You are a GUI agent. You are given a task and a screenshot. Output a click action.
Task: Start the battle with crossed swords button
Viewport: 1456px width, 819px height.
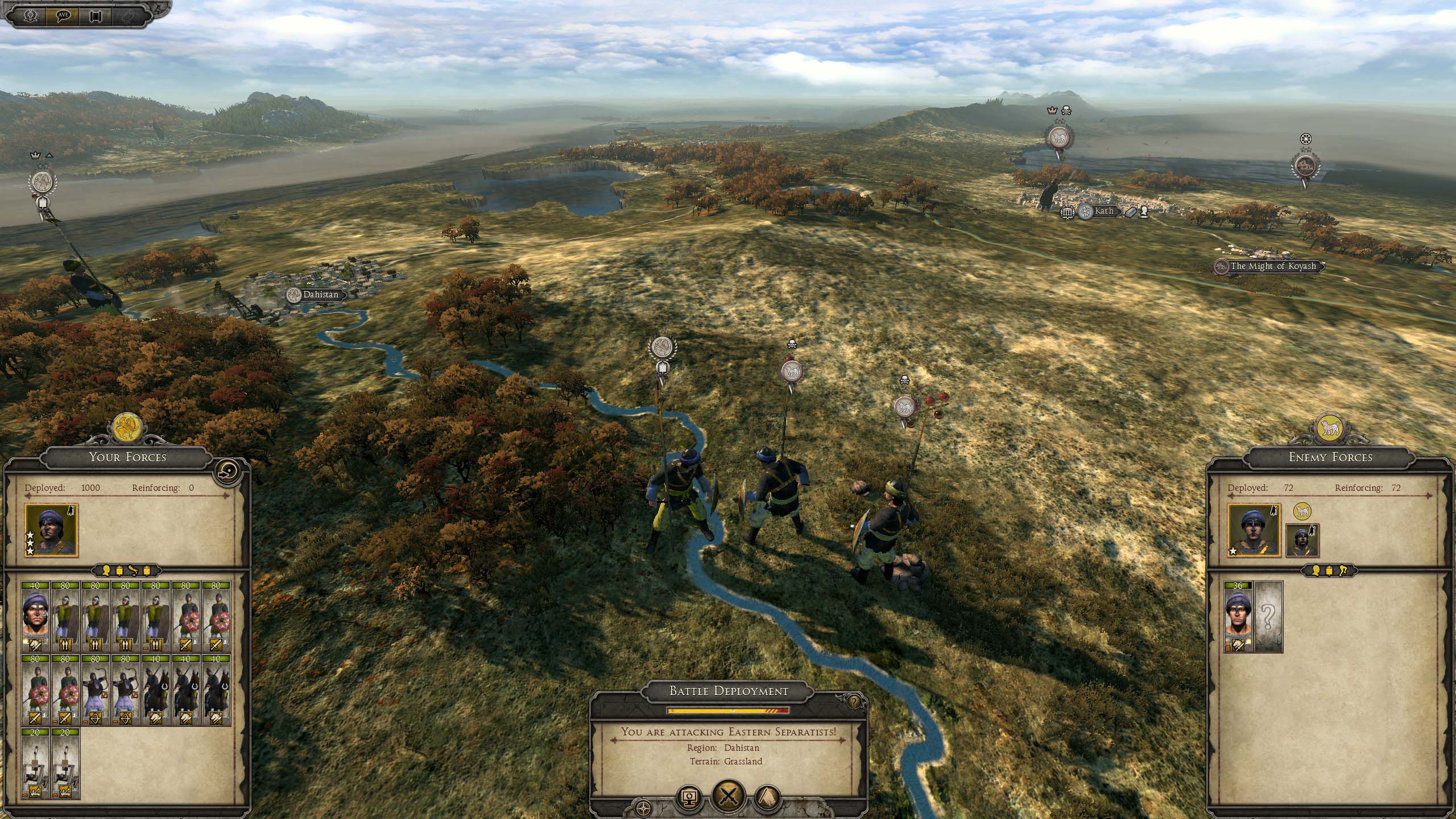(729, 797)
